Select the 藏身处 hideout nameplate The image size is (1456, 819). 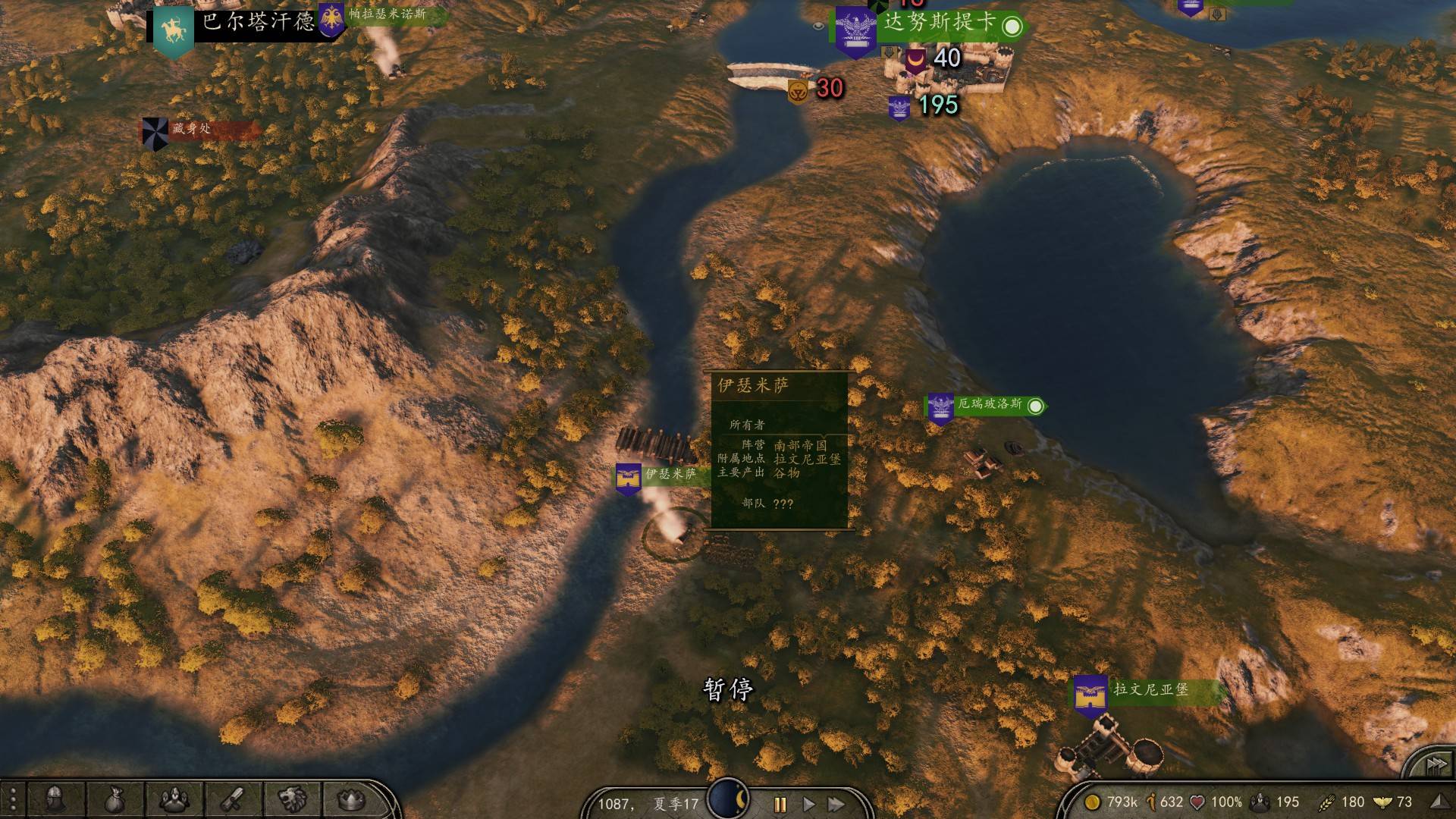191,129
